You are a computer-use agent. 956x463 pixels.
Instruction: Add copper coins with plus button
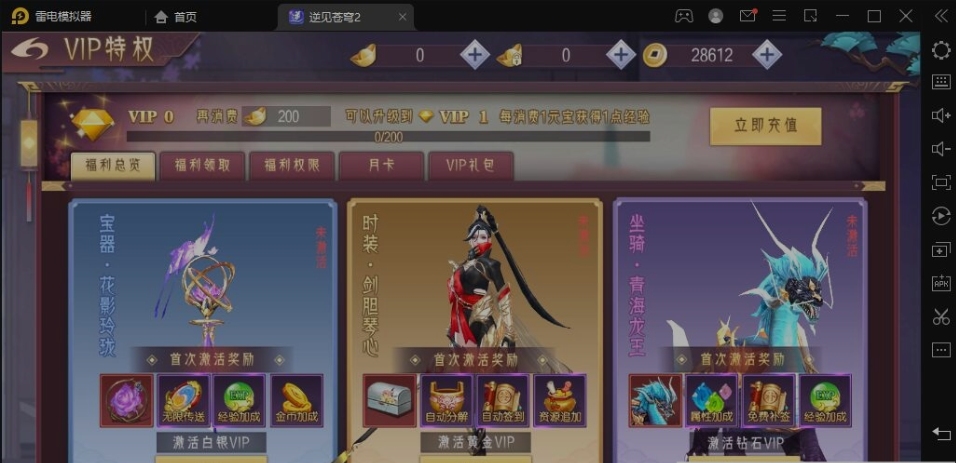[767, 56]
